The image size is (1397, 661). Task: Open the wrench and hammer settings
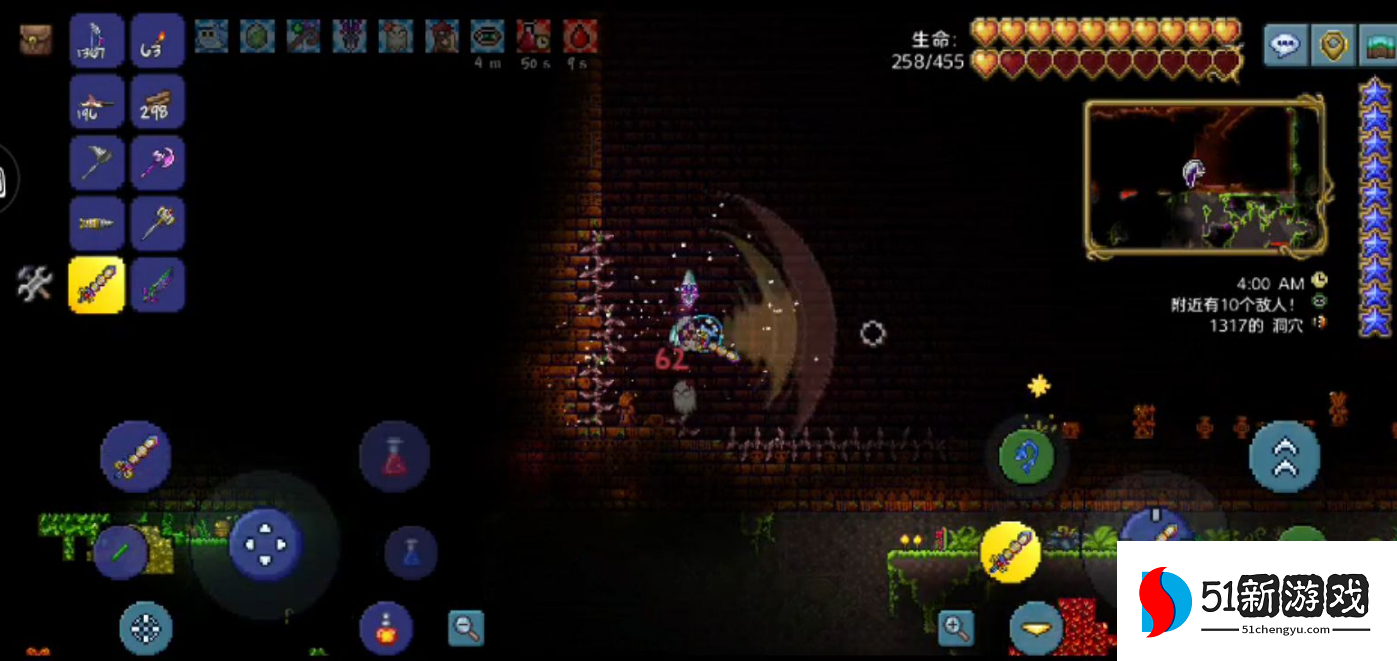click(34, 285)
